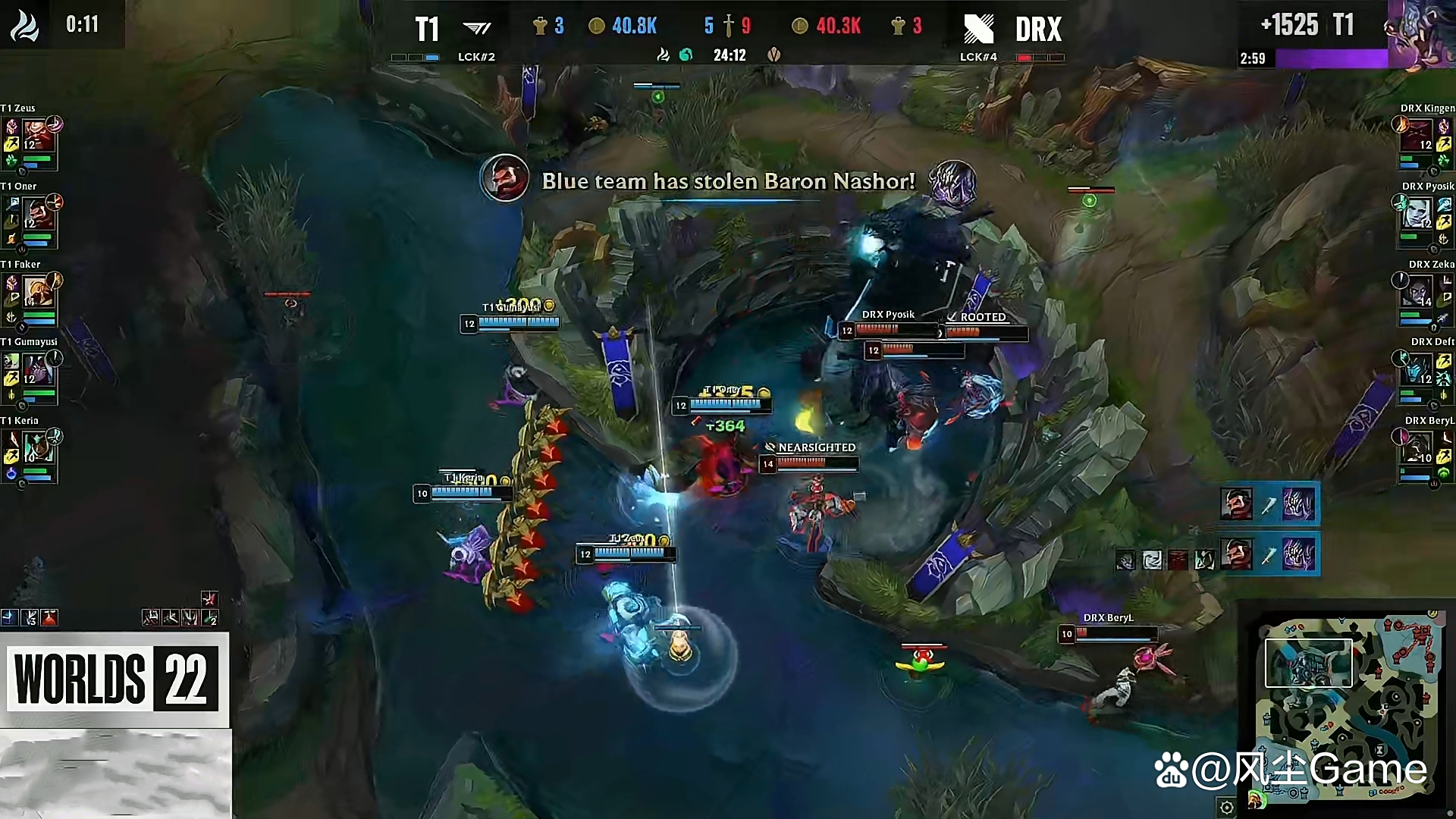This screenshot has height=819, width=1456.
Task: Select T1 Zeus's champion portrait
Action: [36, 136]
